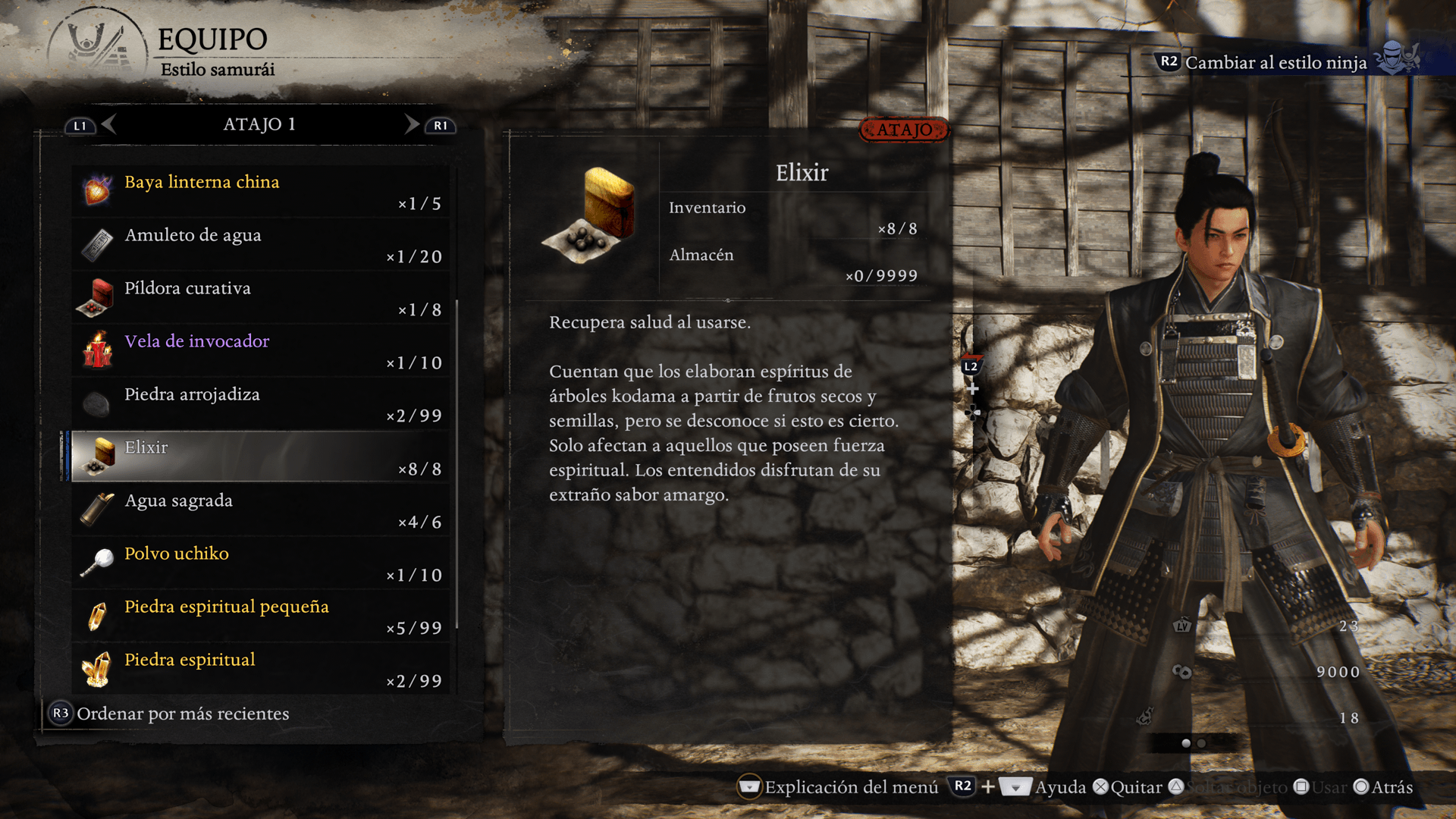Go to the previous shortcut set arrow
The height and width of the screenshot is (819, 1456).
click(108, 124)
